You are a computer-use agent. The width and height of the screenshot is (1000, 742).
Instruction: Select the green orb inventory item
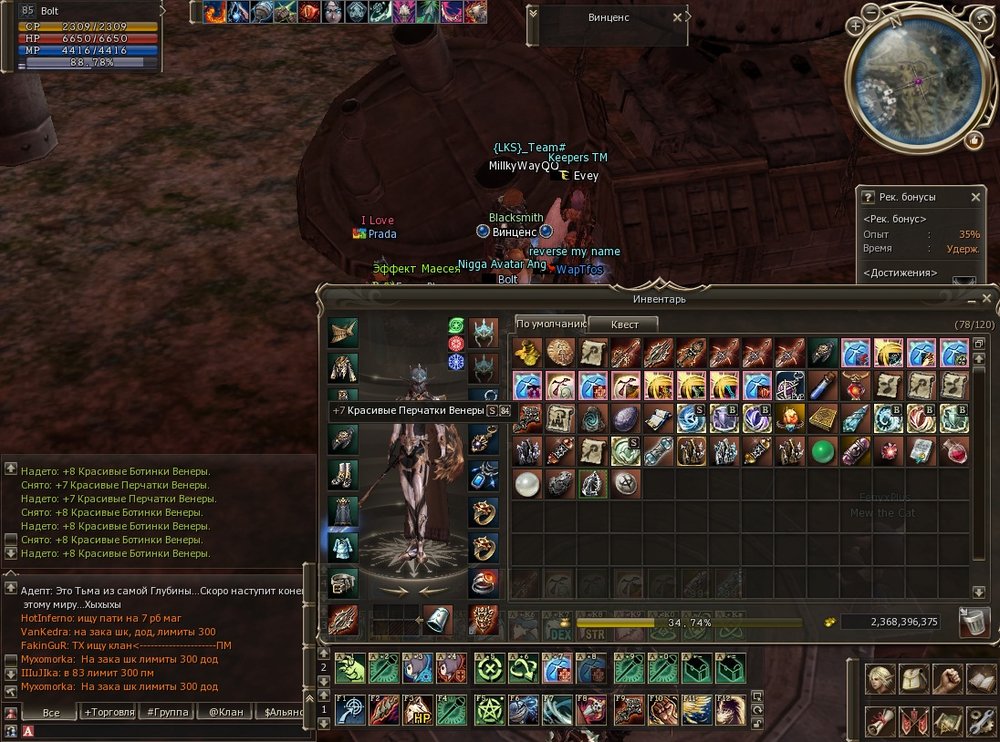(822, 451)
